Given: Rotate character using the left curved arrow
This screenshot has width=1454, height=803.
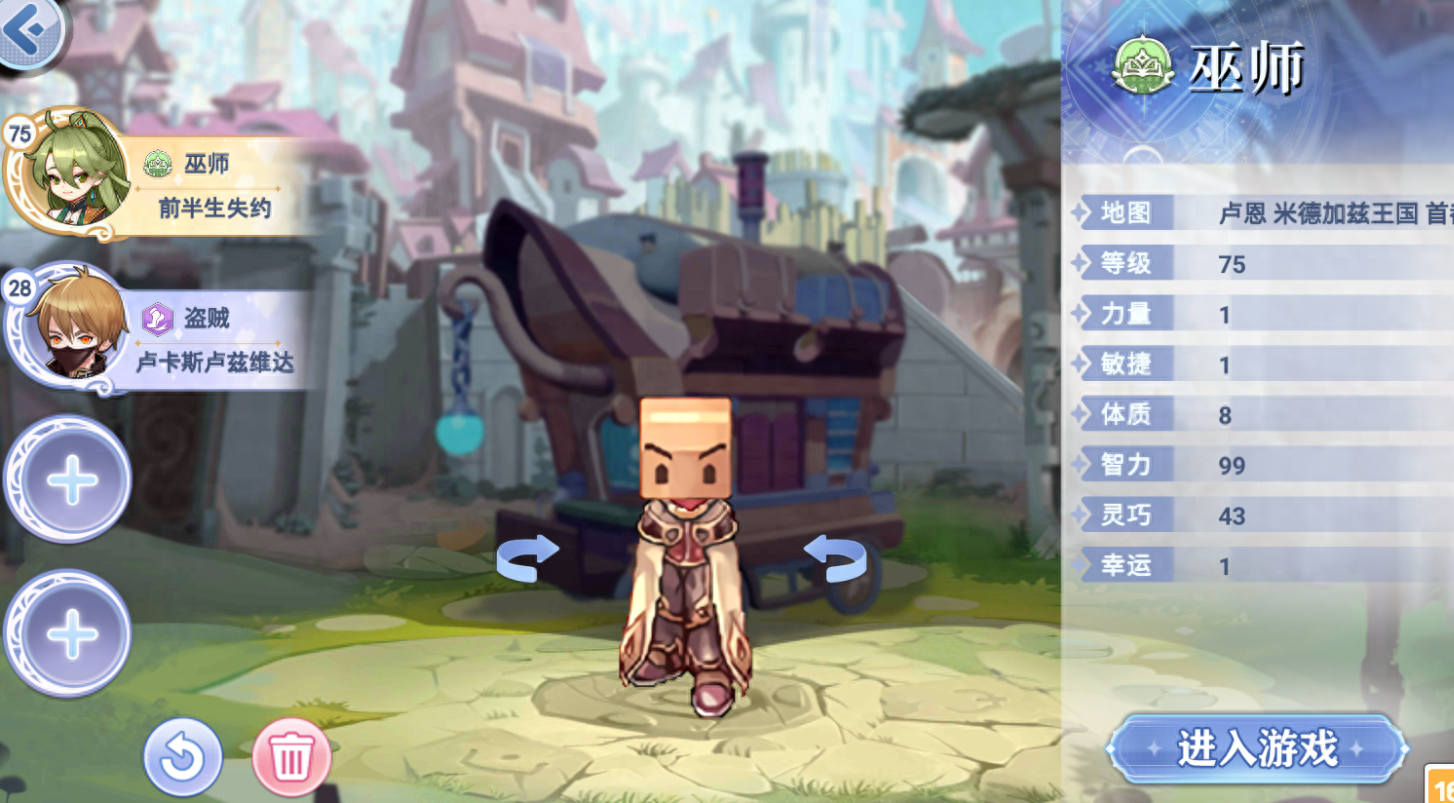Looking at the screenshot, I should (528, 556).
